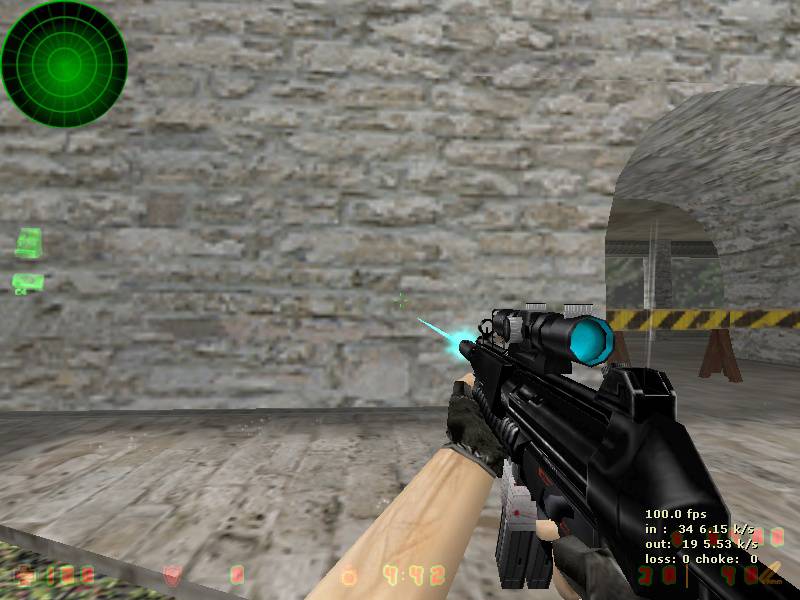This screenshot has width=800, height=600.
Task: Click the green buy zone icon above C4
Action: pos(29,242)
